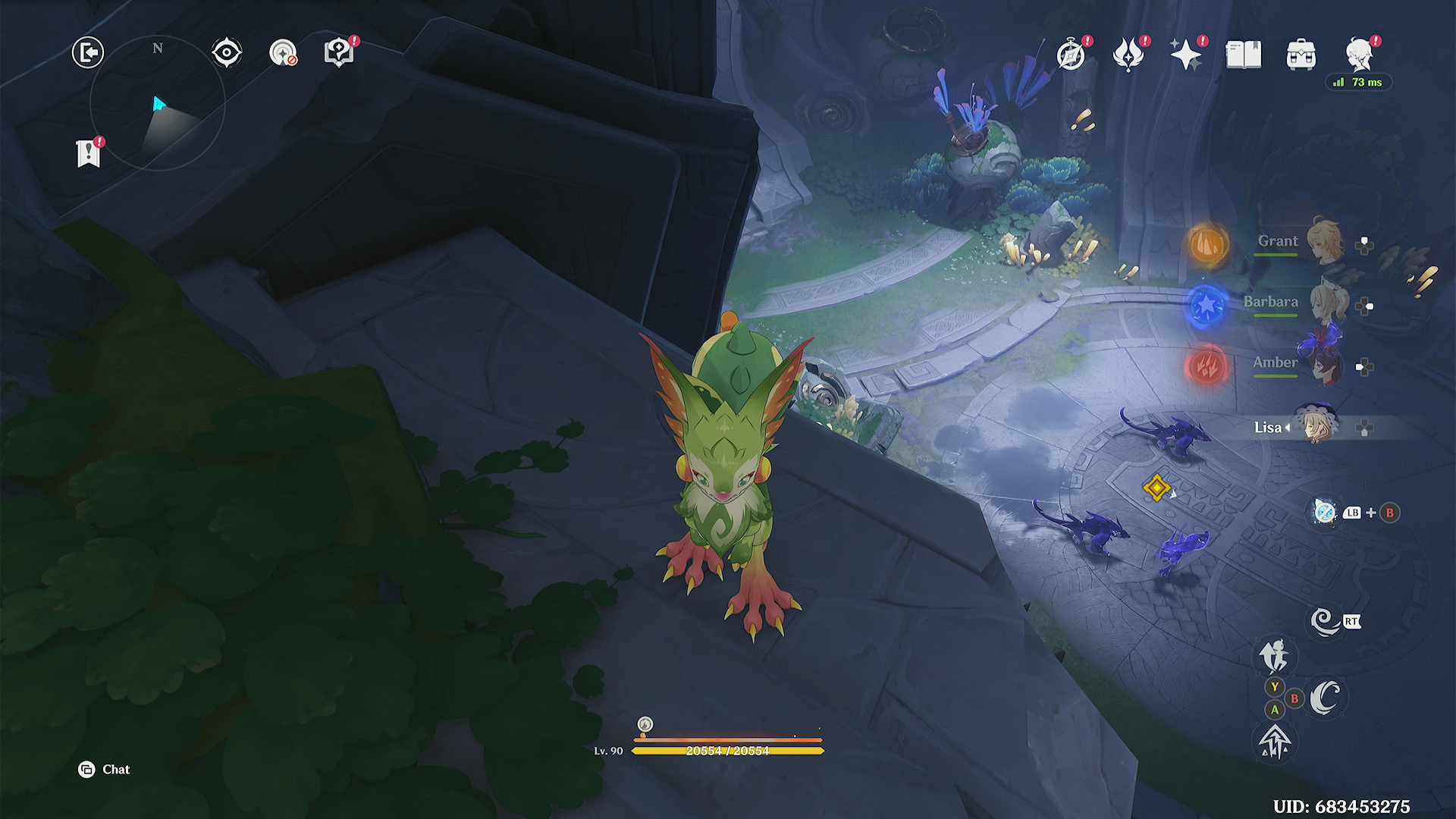Open the quest book with alert
This screenshot has width=1456, height=819.
tap(338, 53)
